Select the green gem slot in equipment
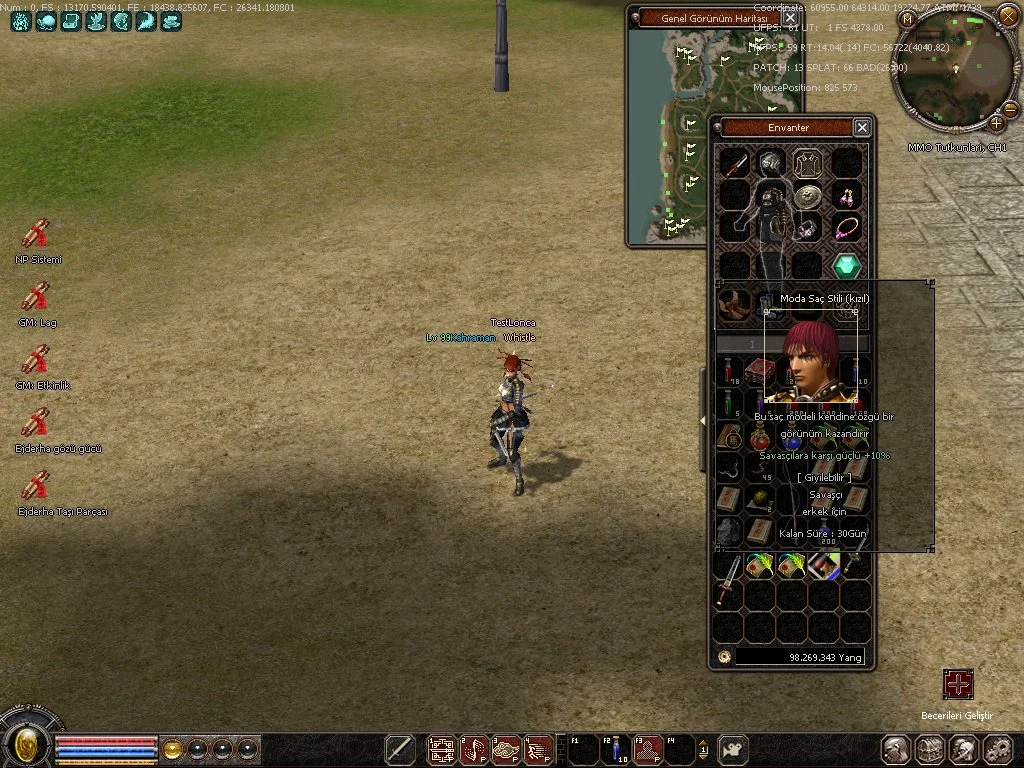Viewport: 1024px width, 768px height. point(847,266)
